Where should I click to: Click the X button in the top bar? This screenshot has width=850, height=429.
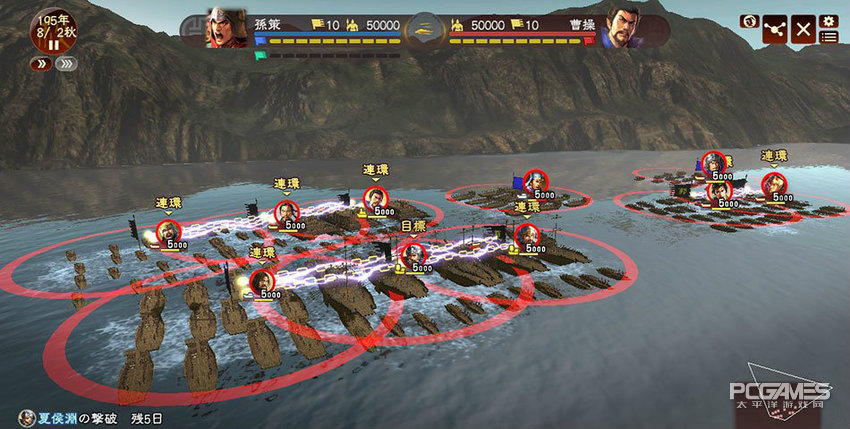click(x=803, y=29)
